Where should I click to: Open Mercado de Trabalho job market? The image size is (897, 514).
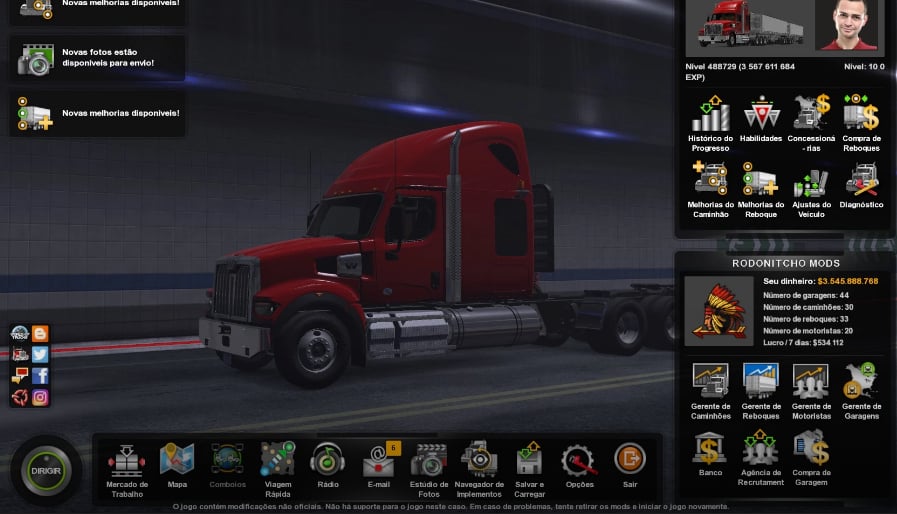(x=127, y=461)
